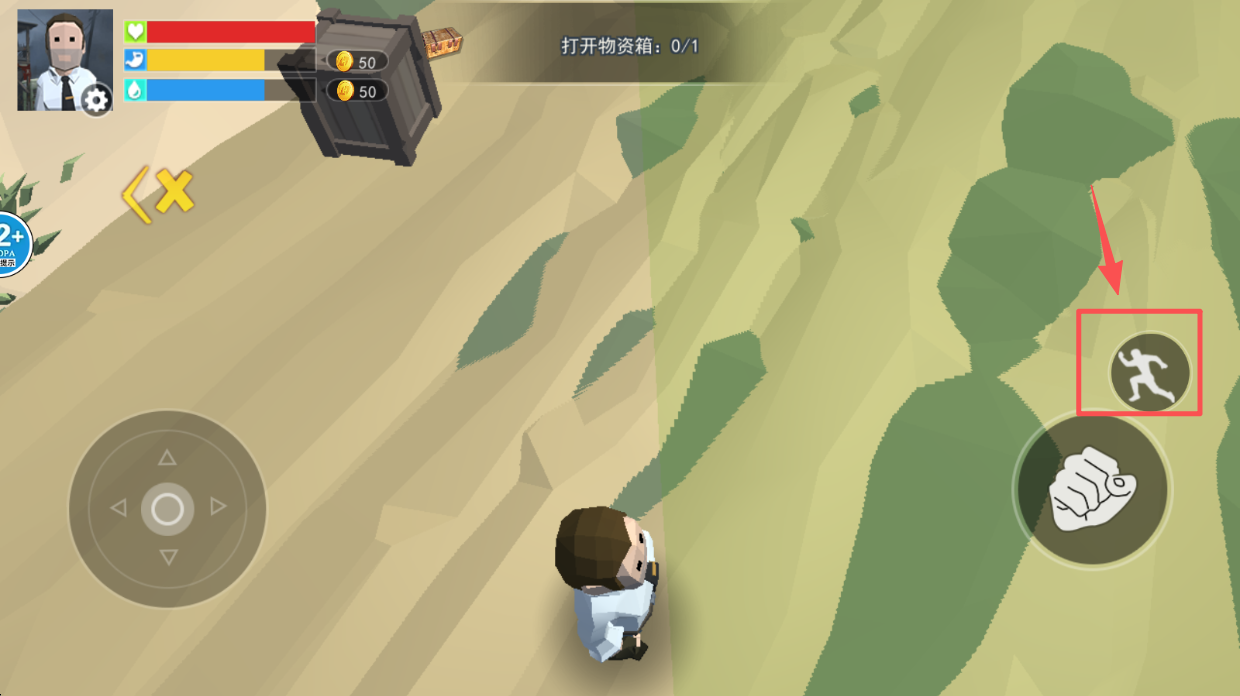This screenshot has width=1240, height=696.
Task: Tap the joystick's up arrow
Action: [167, 458]
